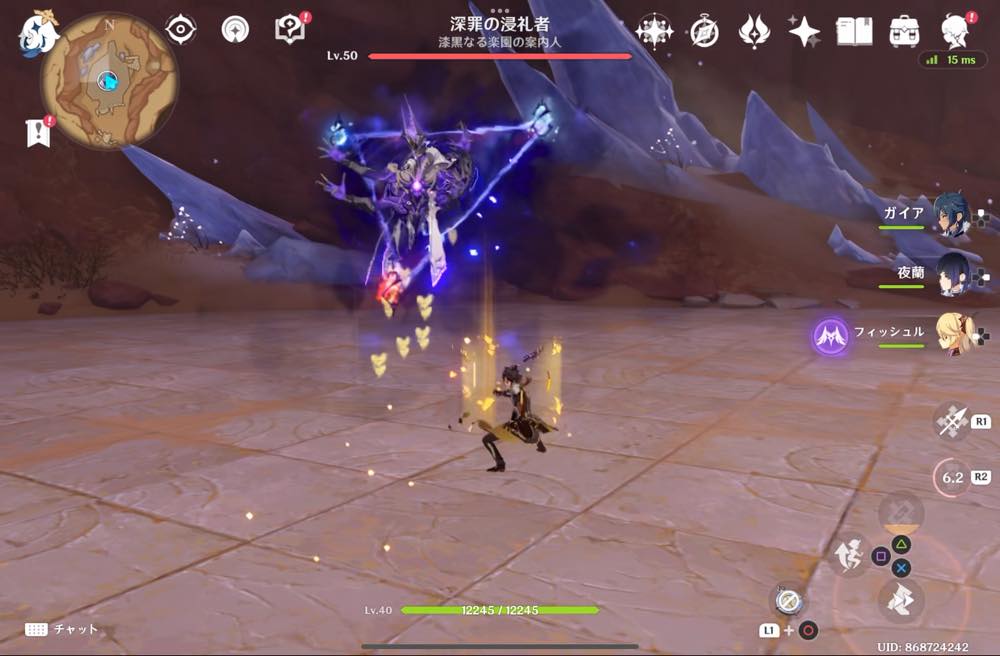Tap the jump action icon
This screenshot has height=656, width=1000.
(846, 555)
